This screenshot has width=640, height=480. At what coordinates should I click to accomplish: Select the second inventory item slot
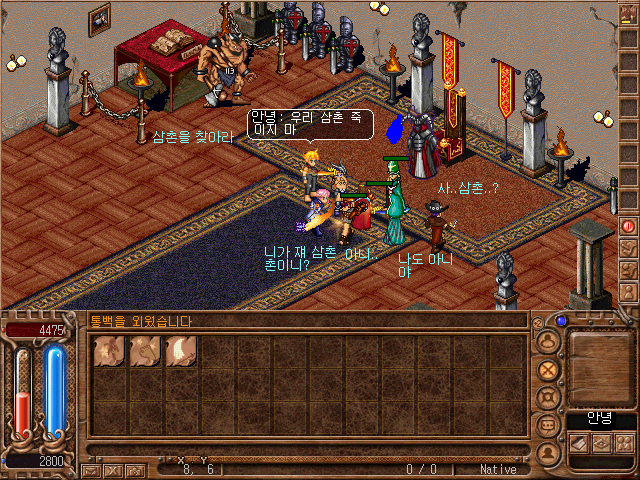[145, 352]
